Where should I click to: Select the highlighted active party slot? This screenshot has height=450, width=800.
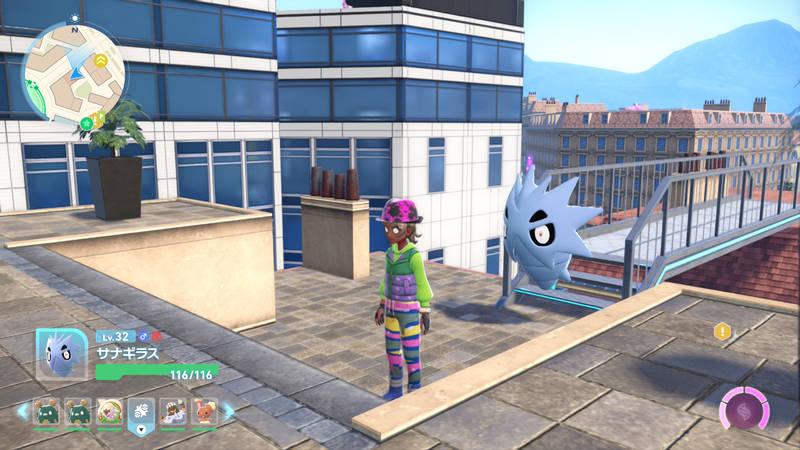(x=141, y=413)
